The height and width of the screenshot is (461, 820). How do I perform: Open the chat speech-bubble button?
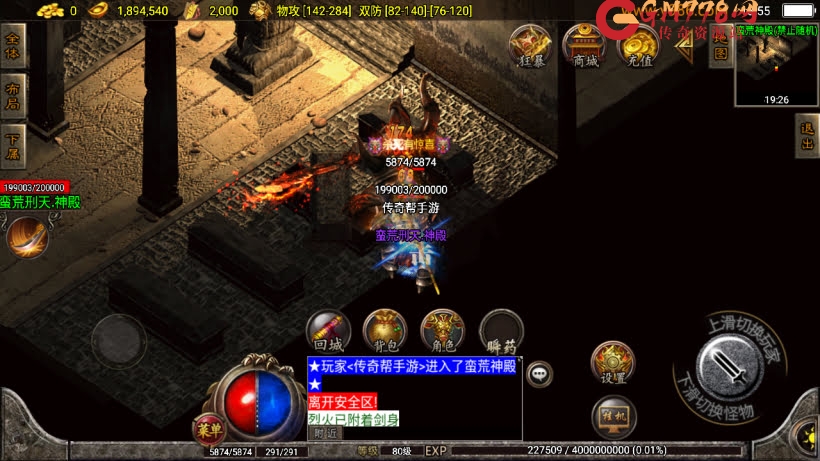[x=540, y=374]
